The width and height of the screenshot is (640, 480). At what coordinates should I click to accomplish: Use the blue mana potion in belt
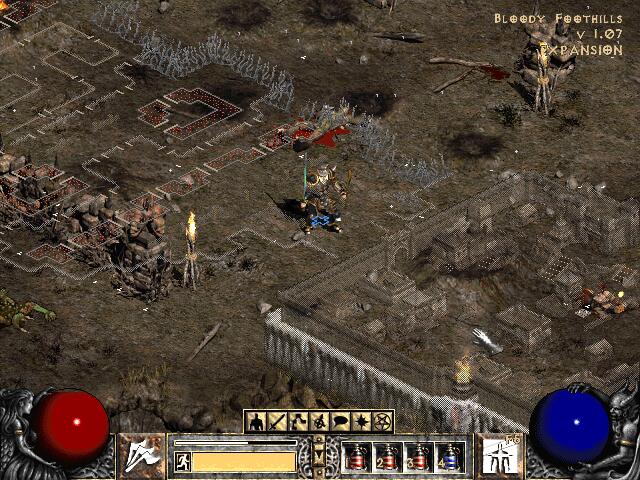pyautogui.click(x=450, y=457)
